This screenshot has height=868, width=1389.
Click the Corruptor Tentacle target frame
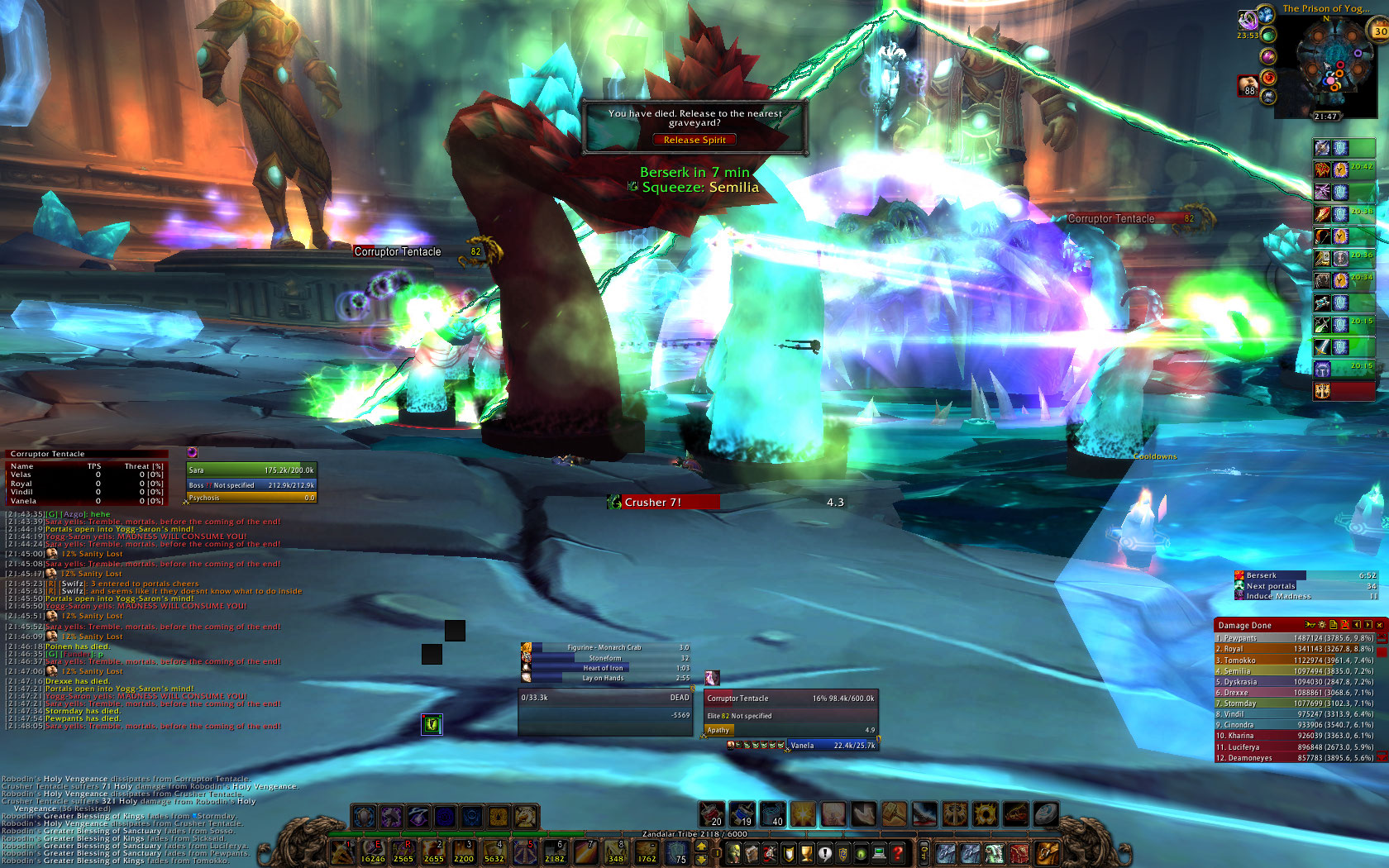790,699
